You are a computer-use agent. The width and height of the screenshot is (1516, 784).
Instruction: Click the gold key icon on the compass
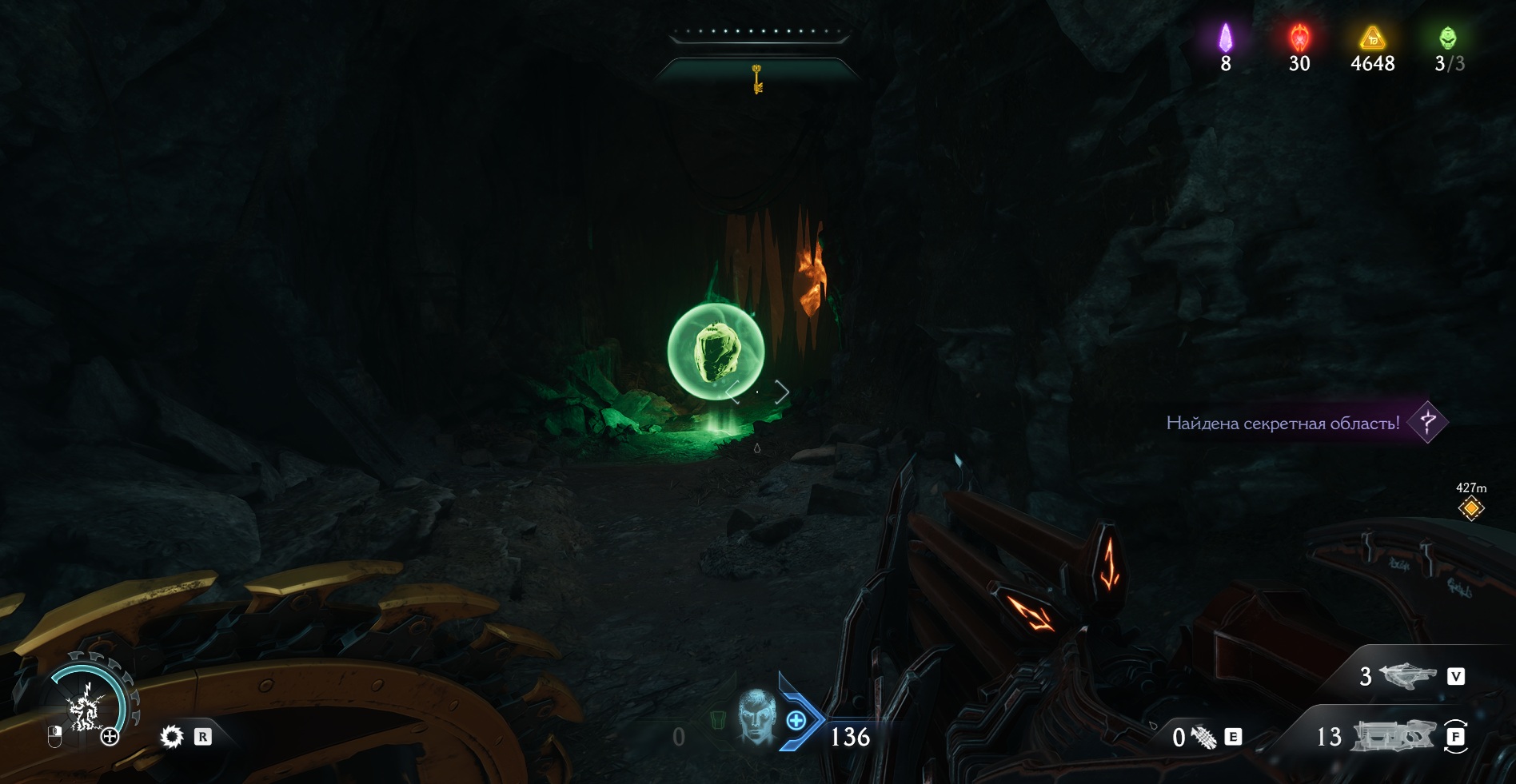point(756,78)
